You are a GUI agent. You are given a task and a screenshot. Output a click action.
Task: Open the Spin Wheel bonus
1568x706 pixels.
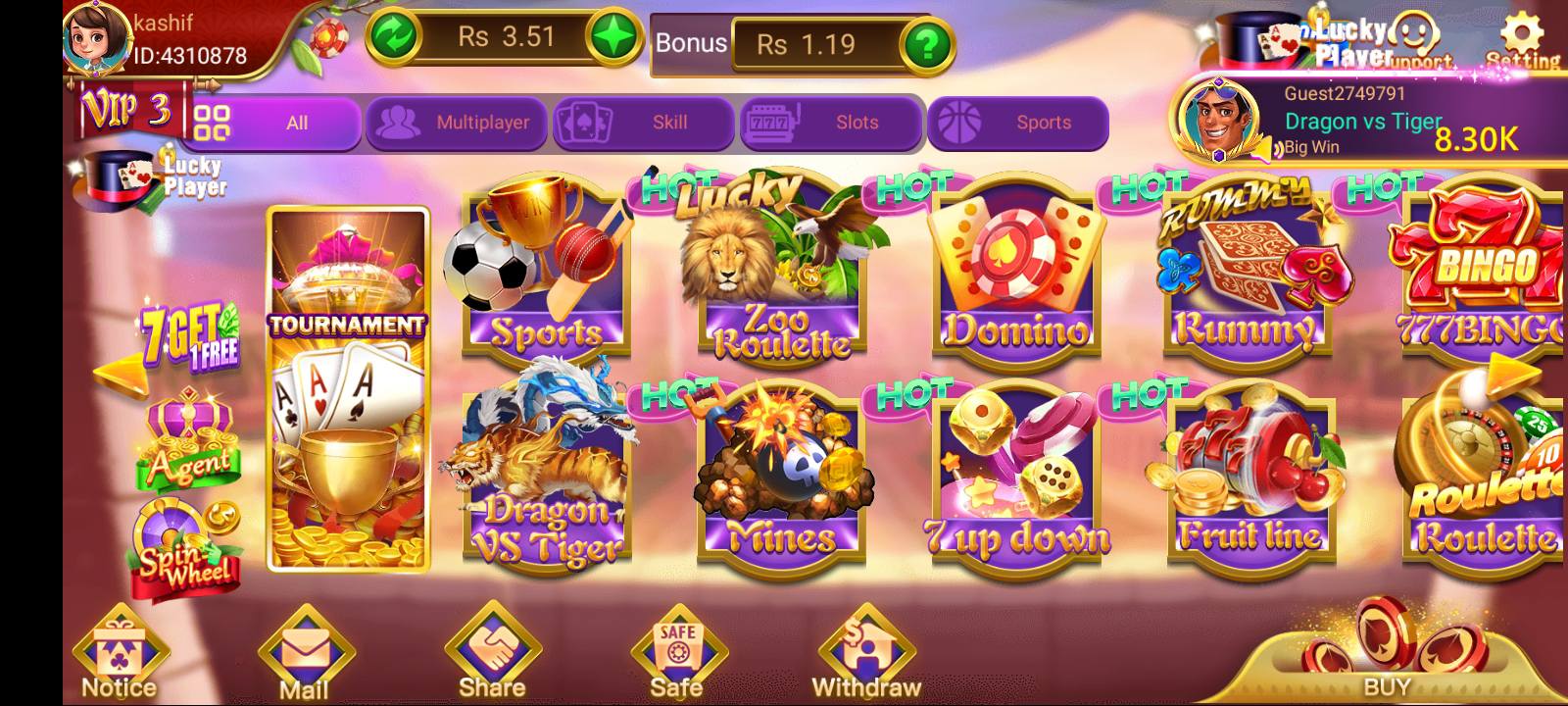(x=187, y=551)
